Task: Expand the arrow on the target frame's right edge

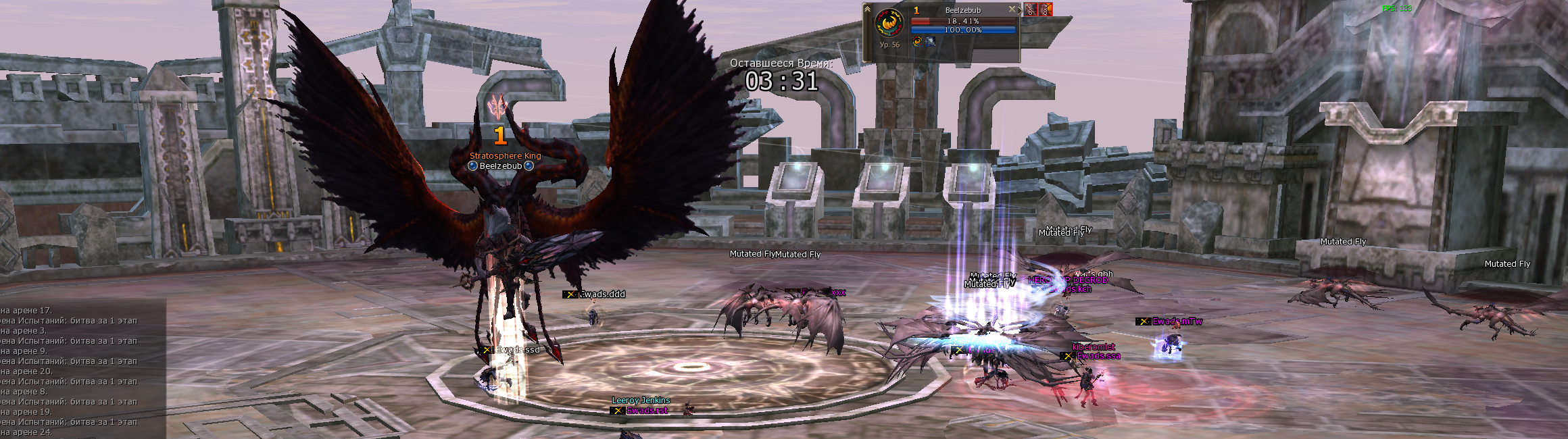Action: (x=1019, y=10)
